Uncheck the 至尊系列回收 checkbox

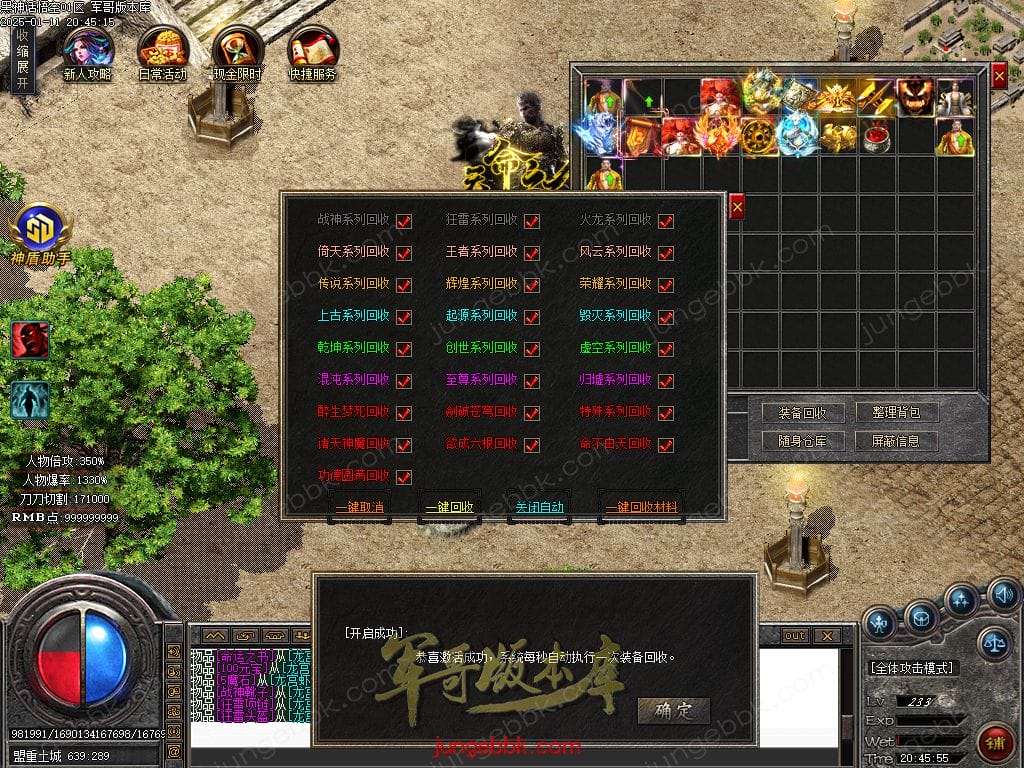[x=532, y=381]
